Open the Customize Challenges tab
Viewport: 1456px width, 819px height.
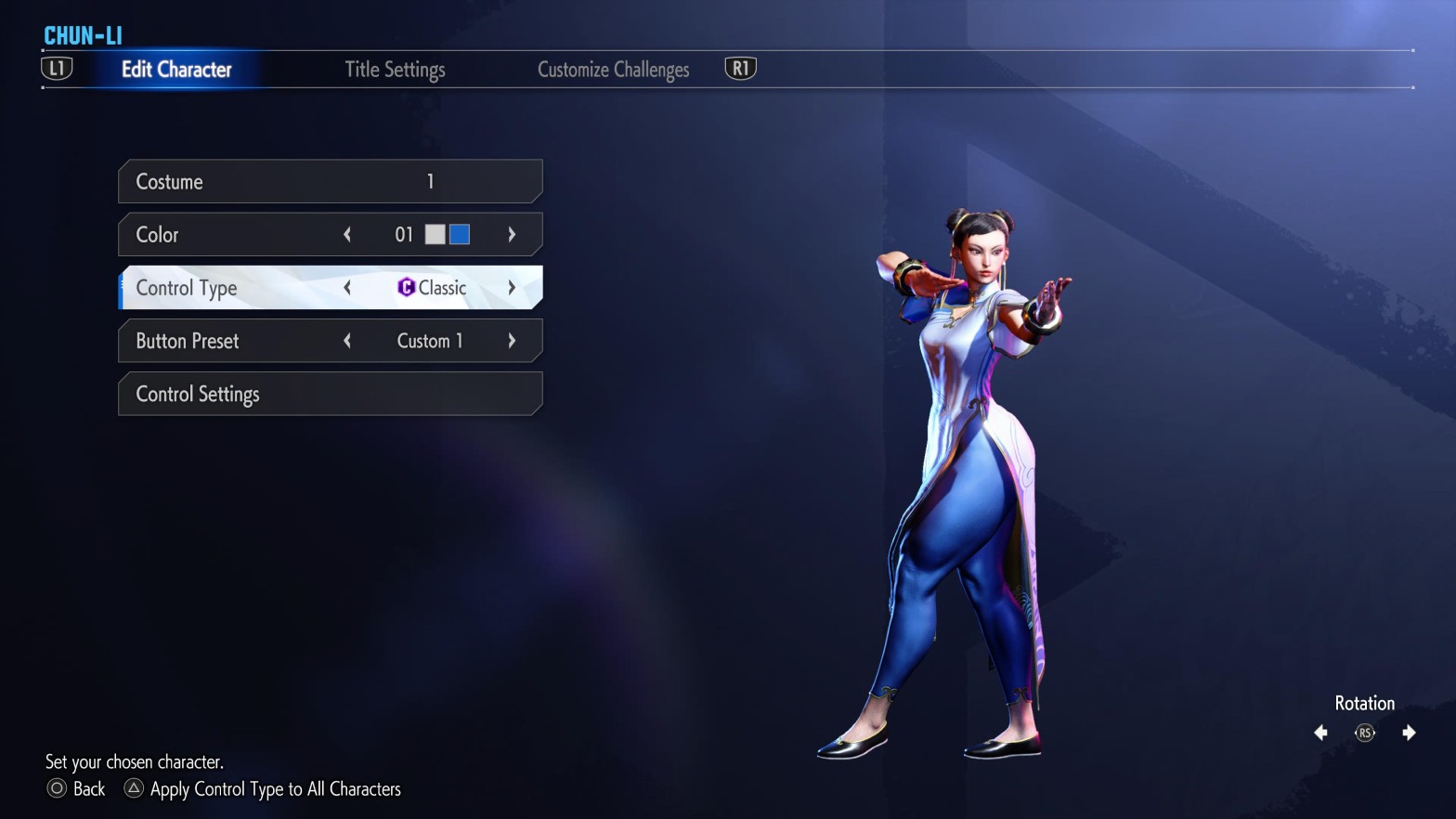click(613, 69)
